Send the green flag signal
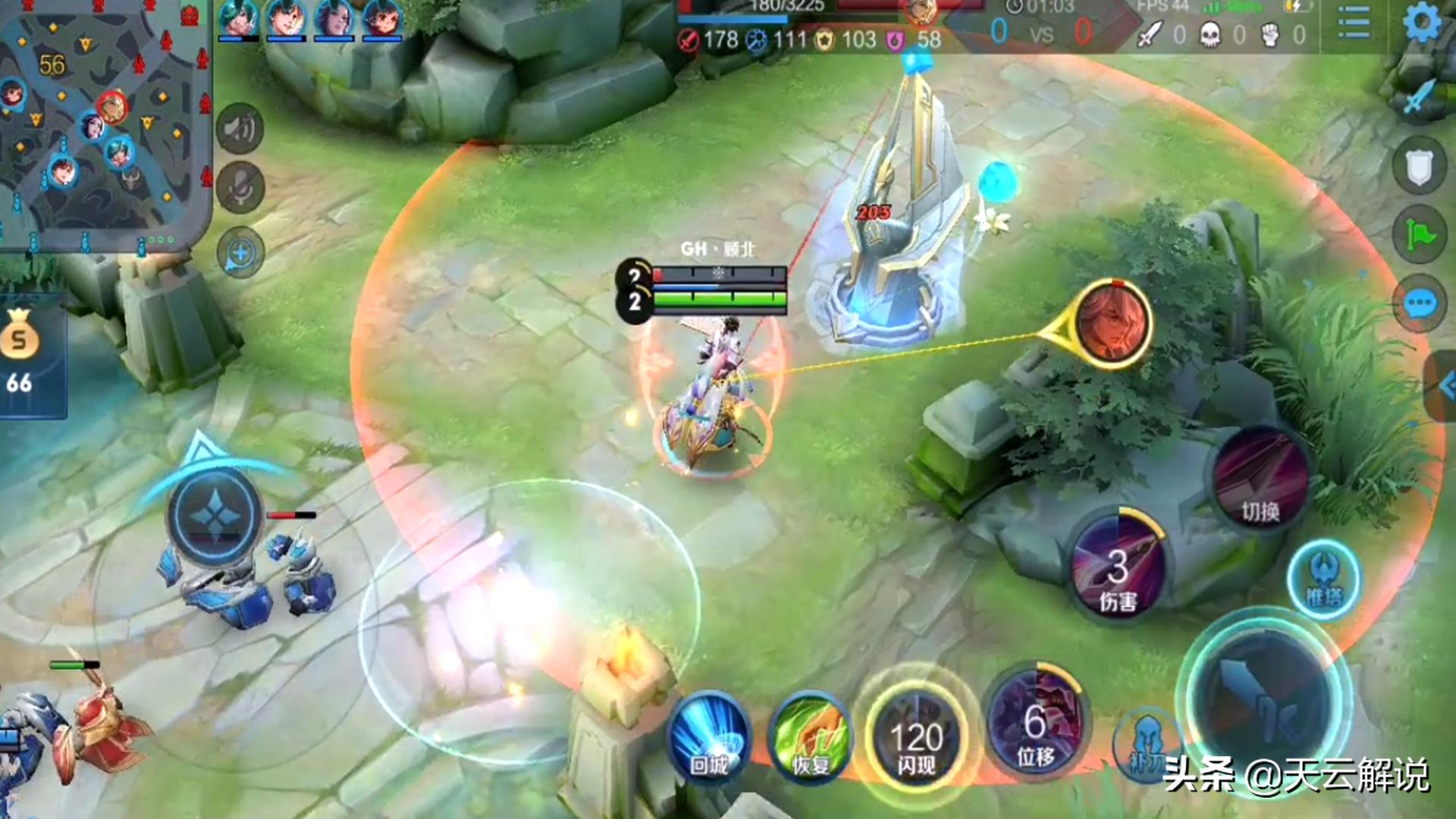This screenshot has height=819, width=1456. coord(1420,235)
